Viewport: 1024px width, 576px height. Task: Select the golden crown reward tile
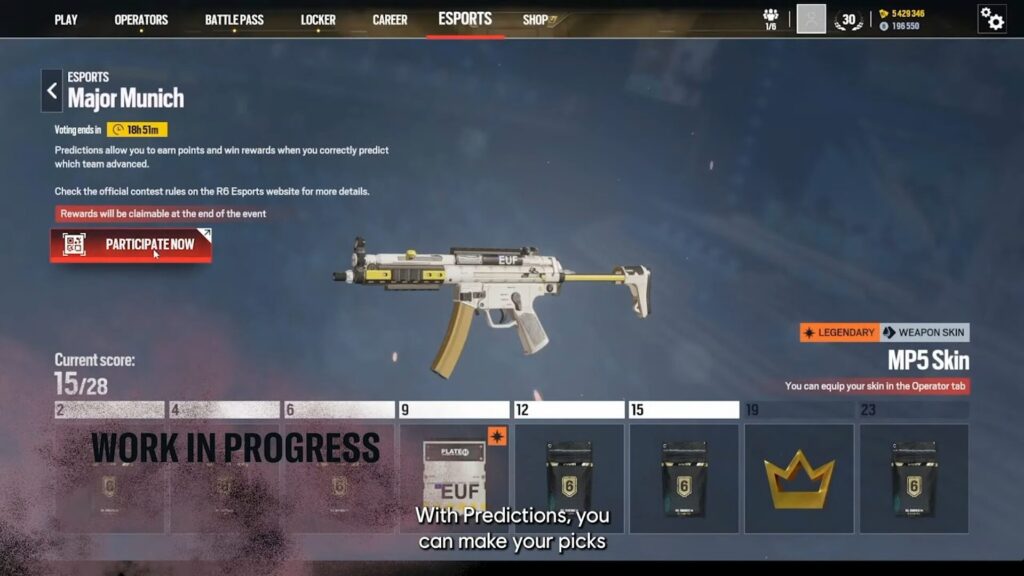[799, 478]
